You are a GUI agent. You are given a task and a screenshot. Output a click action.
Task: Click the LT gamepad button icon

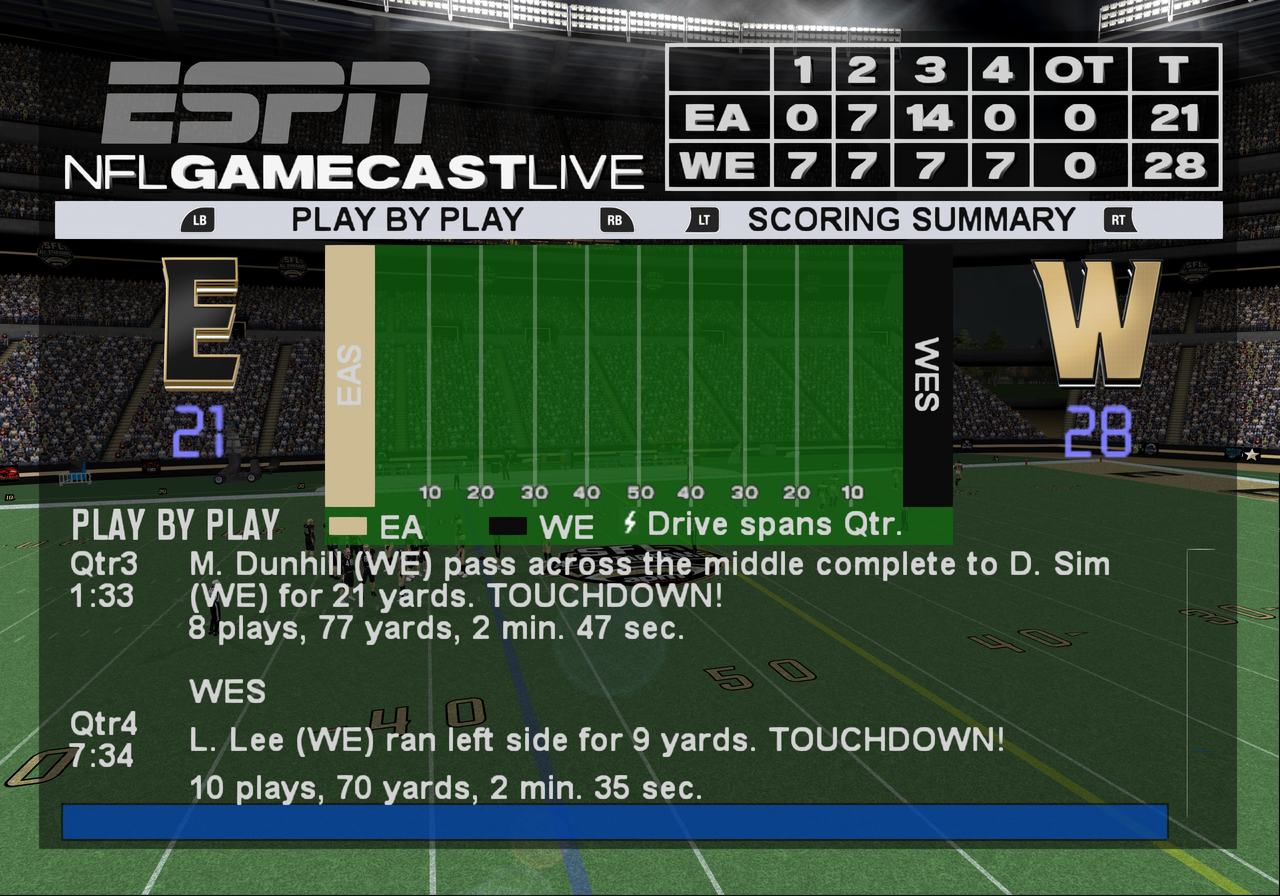click(x=703, y=220)
